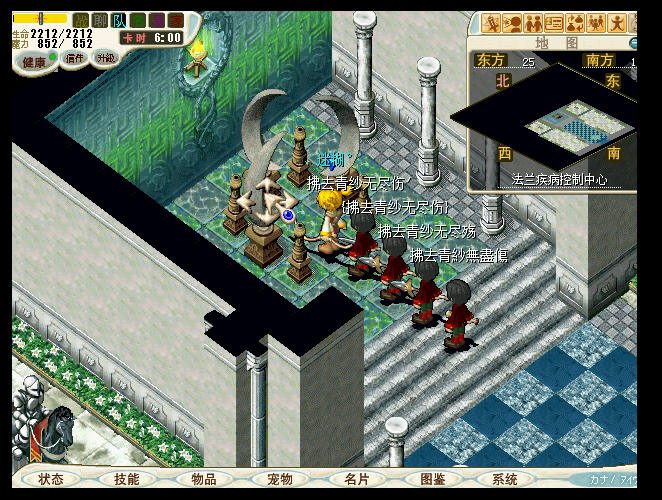Toggle the 队 team mode button
The height and width of the screenshot is (500, 662).
tap(119, 20)
